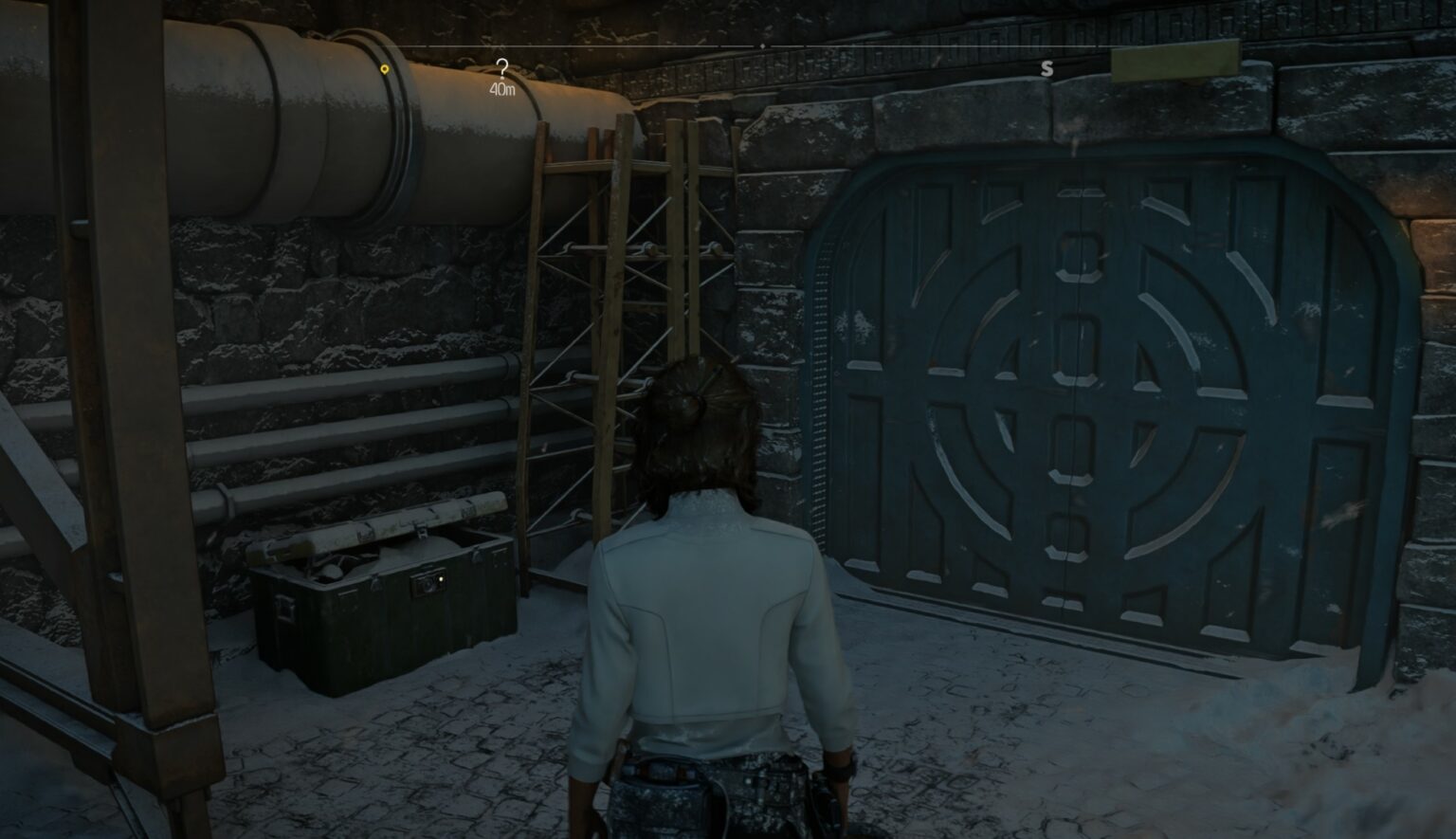The height and width of the screenshot is (839, 1456).
Task: Click the yellow waypoint dot on the pipe
Action: tap(385, 68)
